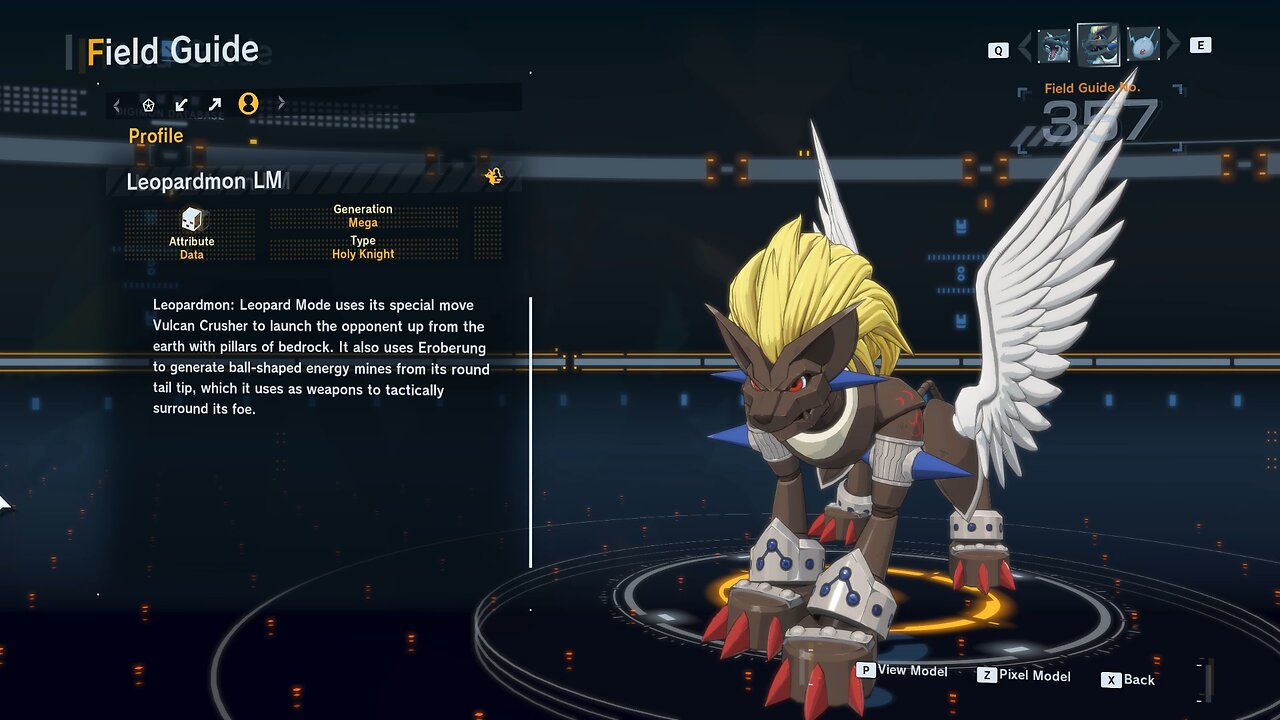
Task: Click the profile text scrollbar
Action: (530, 430)
